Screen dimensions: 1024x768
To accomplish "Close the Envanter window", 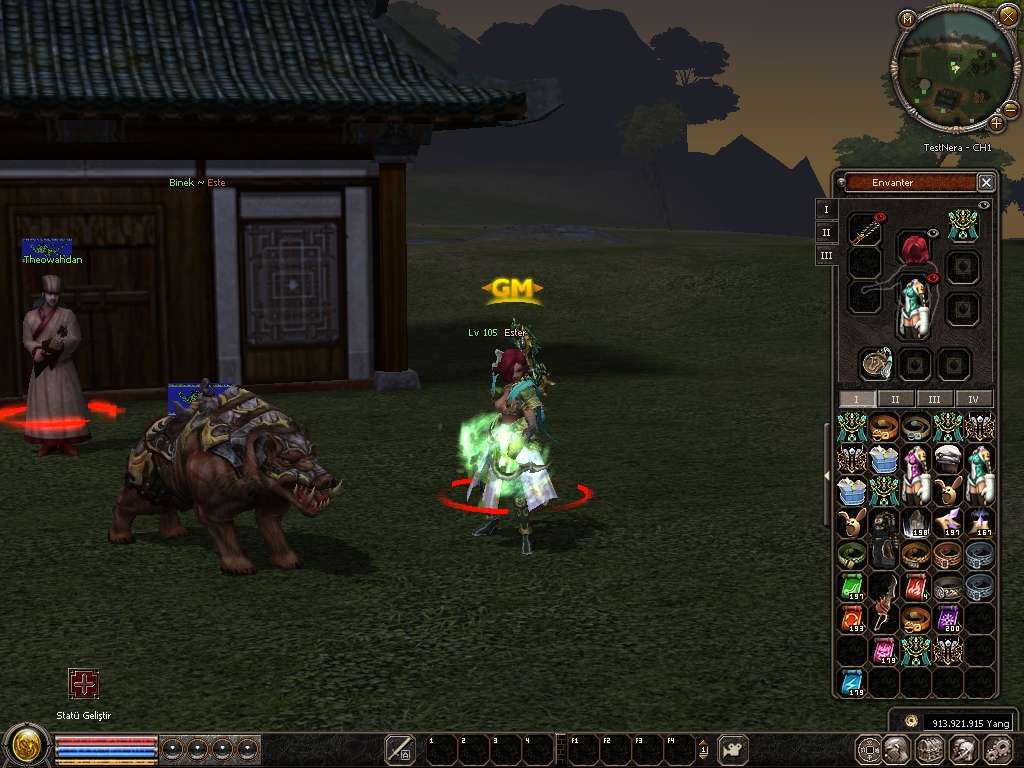I will coord(986,182).
